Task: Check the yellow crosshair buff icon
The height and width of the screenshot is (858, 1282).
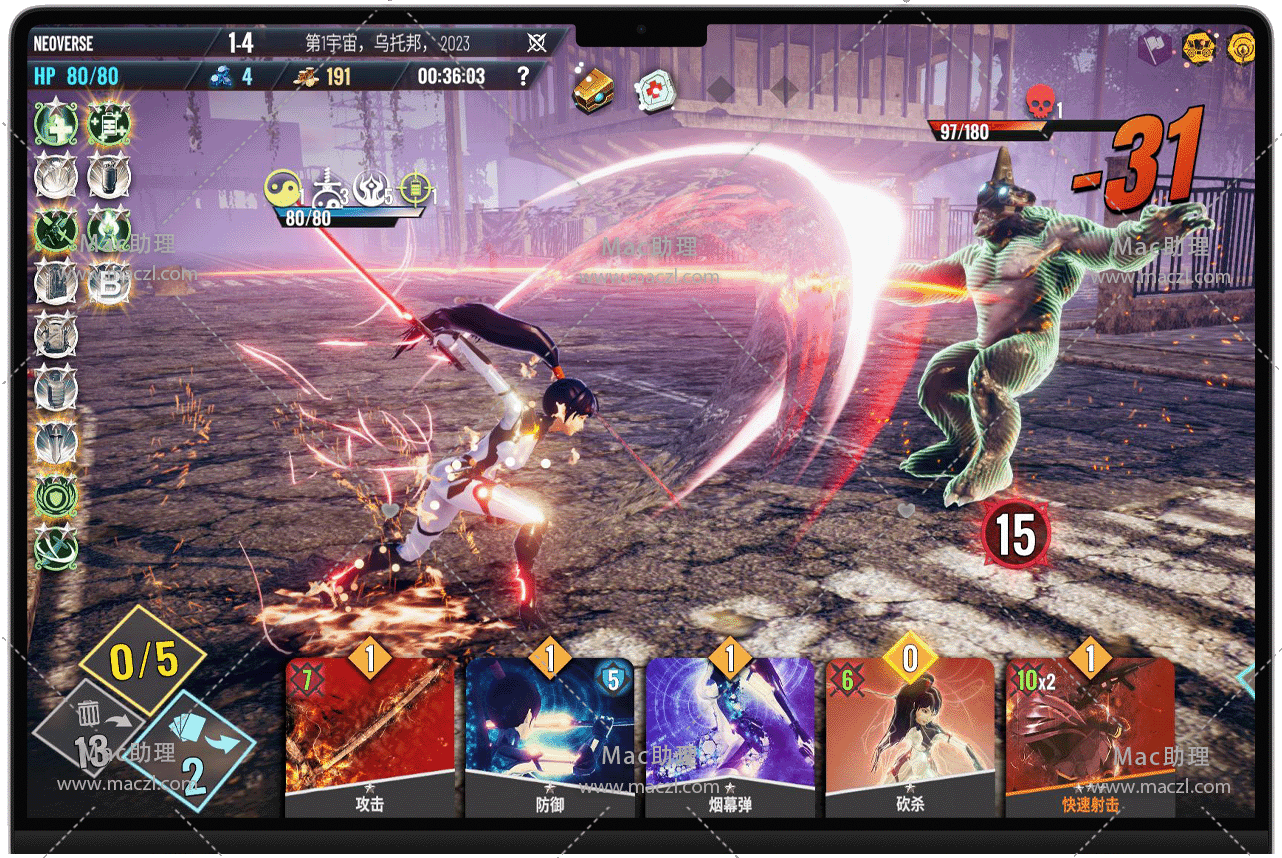Action: [414, 188]
